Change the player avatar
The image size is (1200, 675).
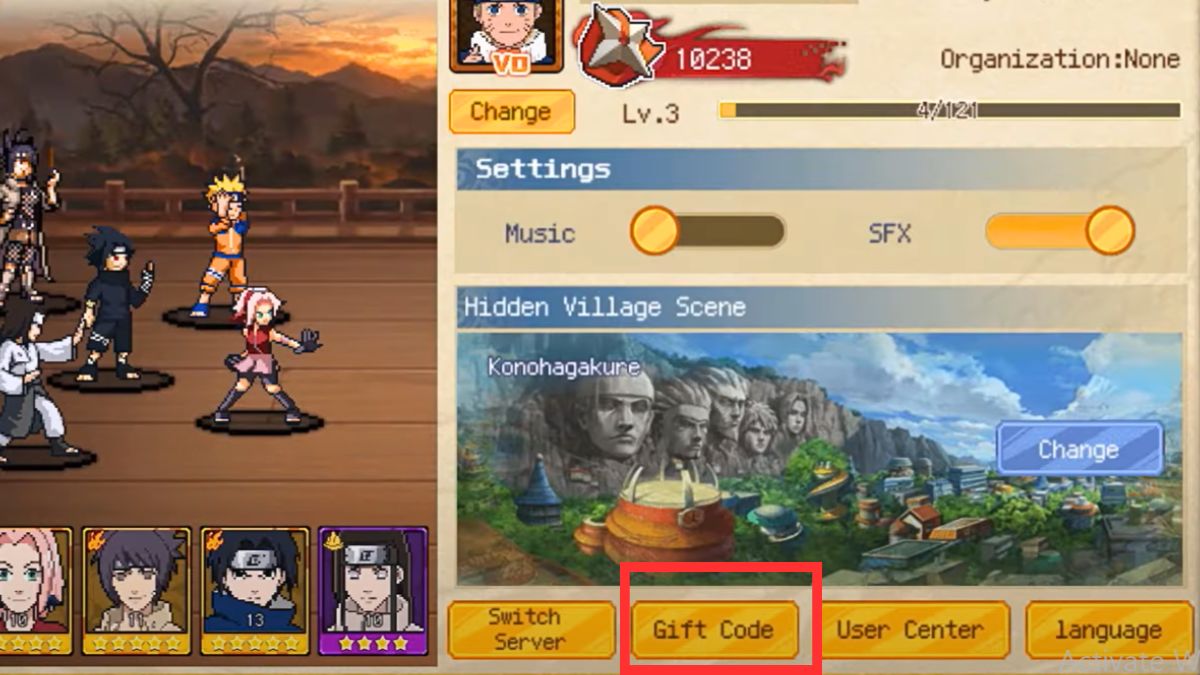point(511,112)
